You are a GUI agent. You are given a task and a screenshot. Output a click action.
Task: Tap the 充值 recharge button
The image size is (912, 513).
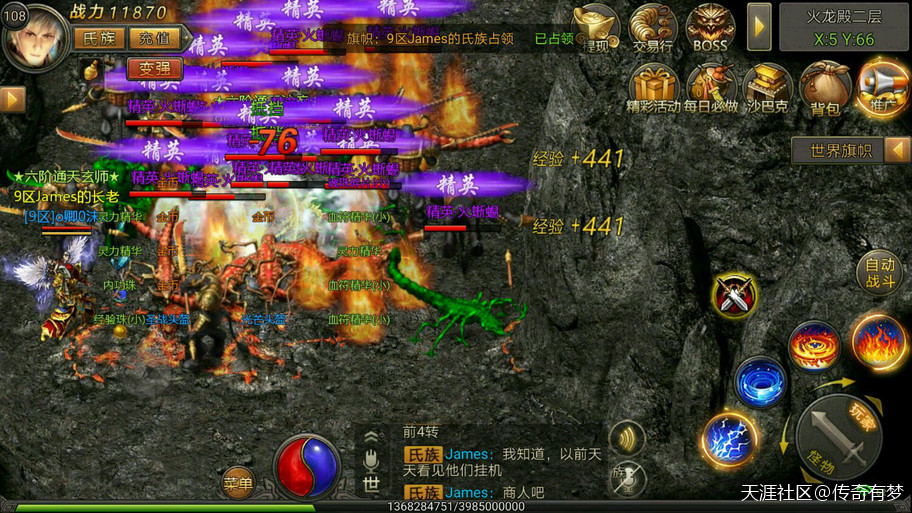coord(154,38)
